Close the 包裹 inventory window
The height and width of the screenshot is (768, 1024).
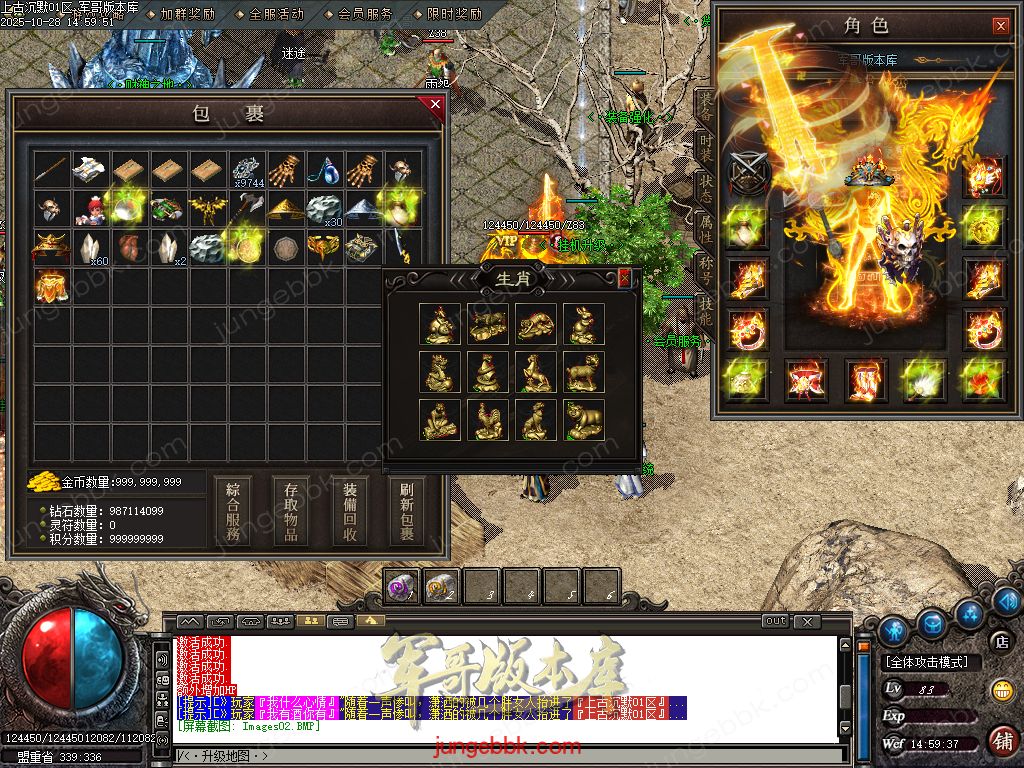pos(435,104)
